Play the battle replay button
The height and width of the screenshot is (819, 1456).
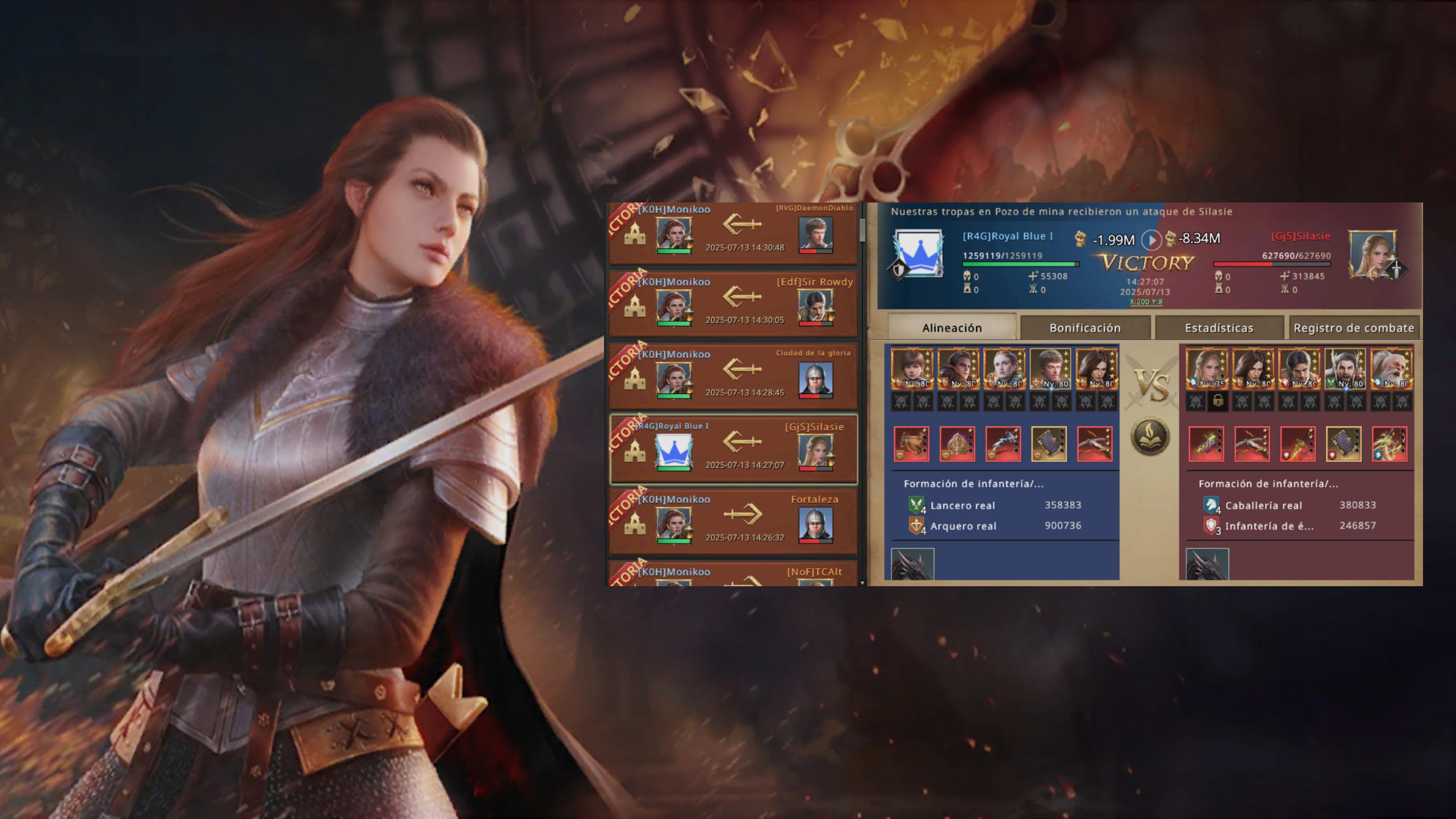[x=1151, y=240]
